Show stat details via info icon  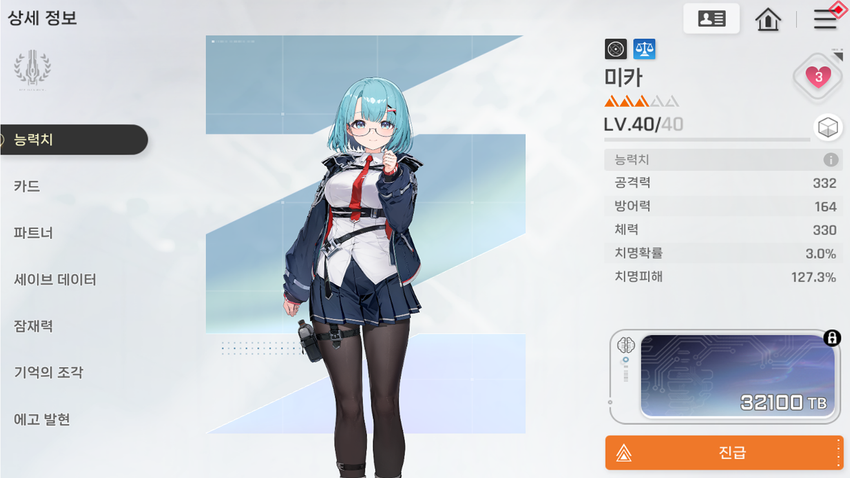(x=830, y=160)
